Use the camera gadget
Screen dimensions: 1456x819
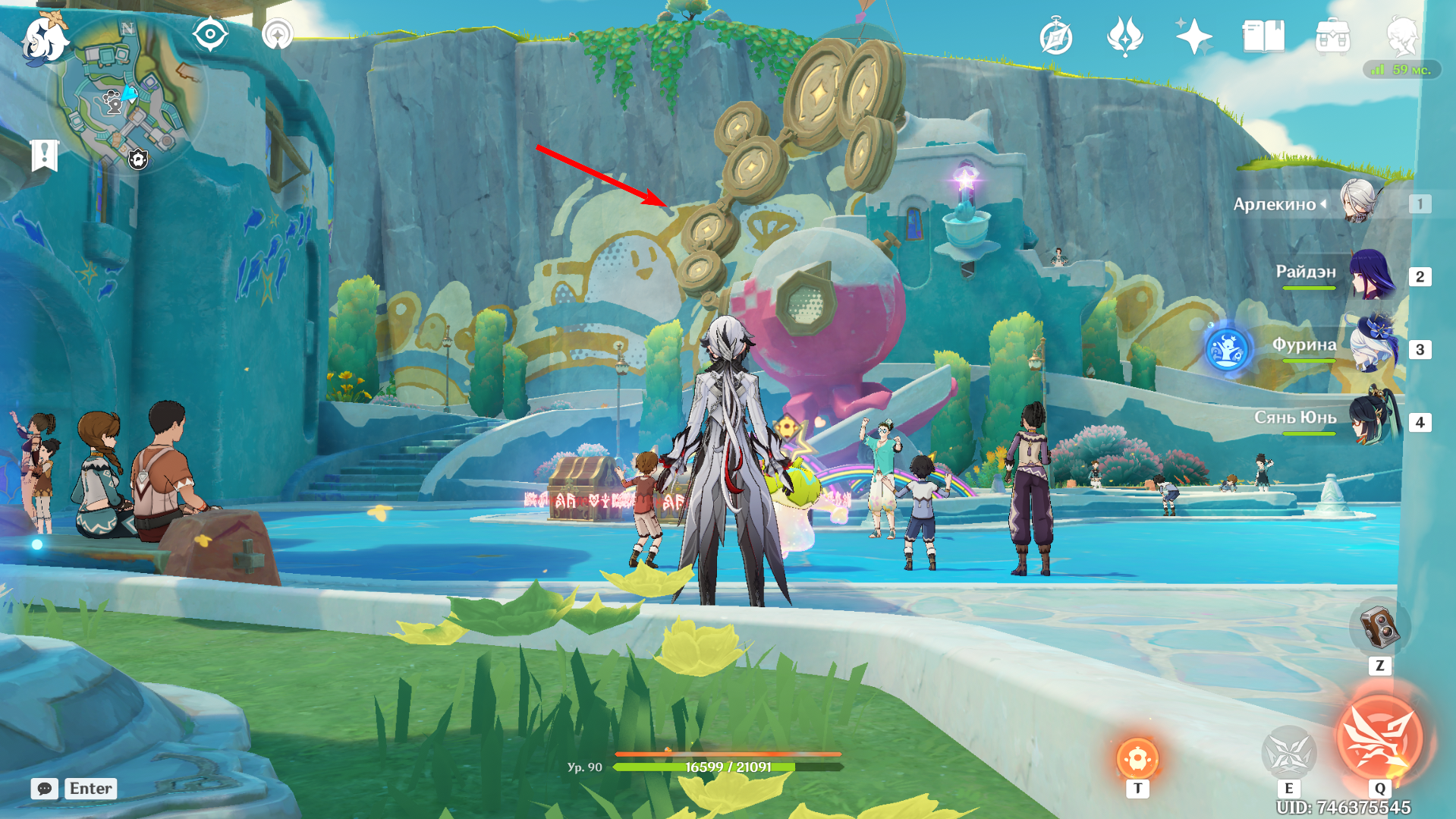(x=1379, y=628)
